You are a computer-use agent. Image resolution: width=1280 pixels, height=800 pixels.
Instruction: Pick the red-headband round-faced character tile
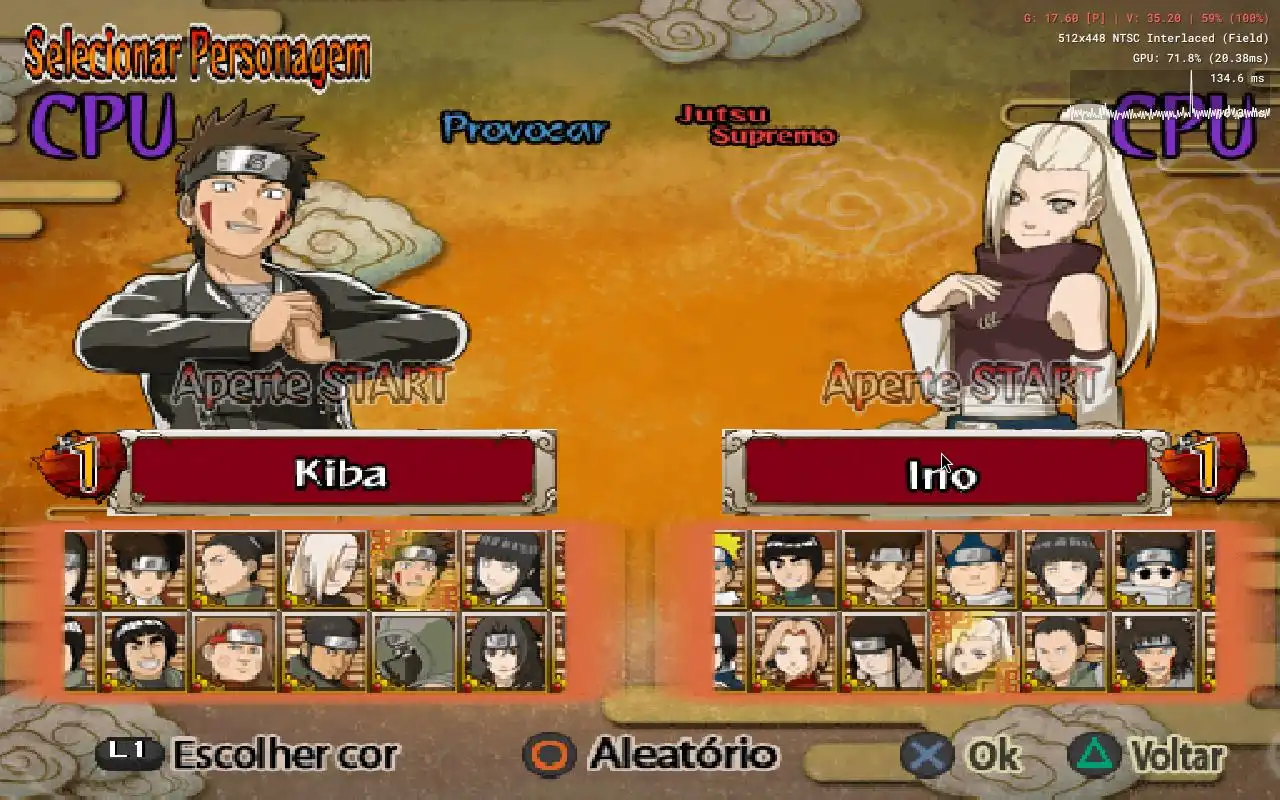pyautogui.click(x=235, y=651)
